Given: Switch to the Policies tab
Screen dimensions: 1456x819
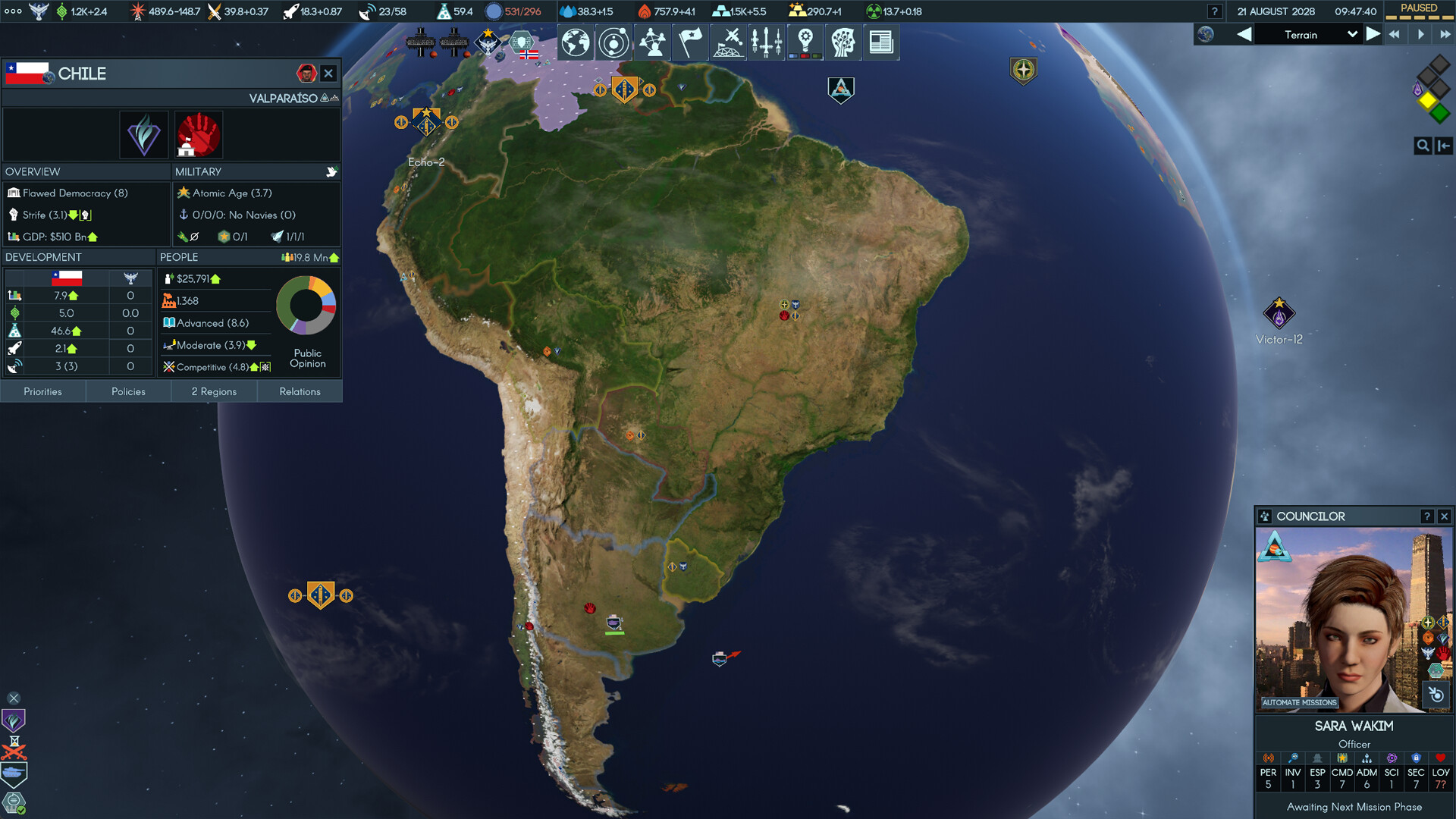Looking at the screenshot, I should 128,391.
